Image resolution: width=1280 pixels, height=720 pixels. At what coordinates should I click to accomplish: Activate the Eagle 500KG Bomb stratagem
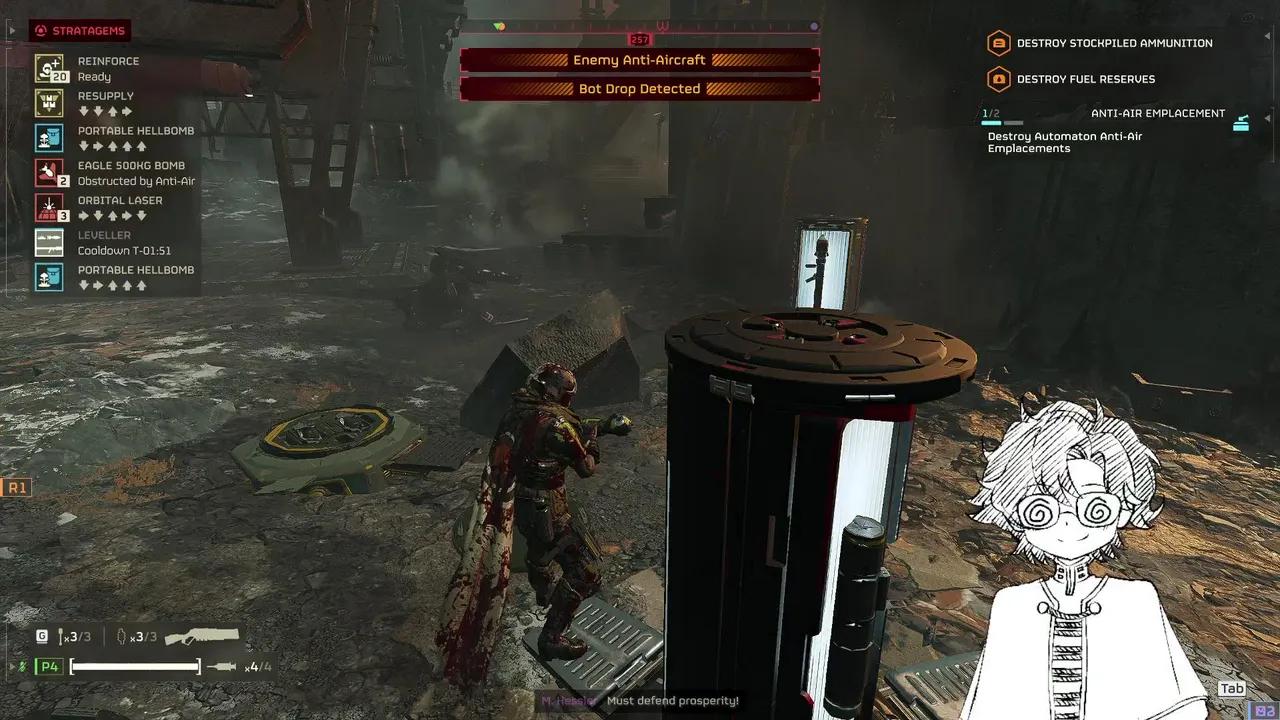click(49, 173)
